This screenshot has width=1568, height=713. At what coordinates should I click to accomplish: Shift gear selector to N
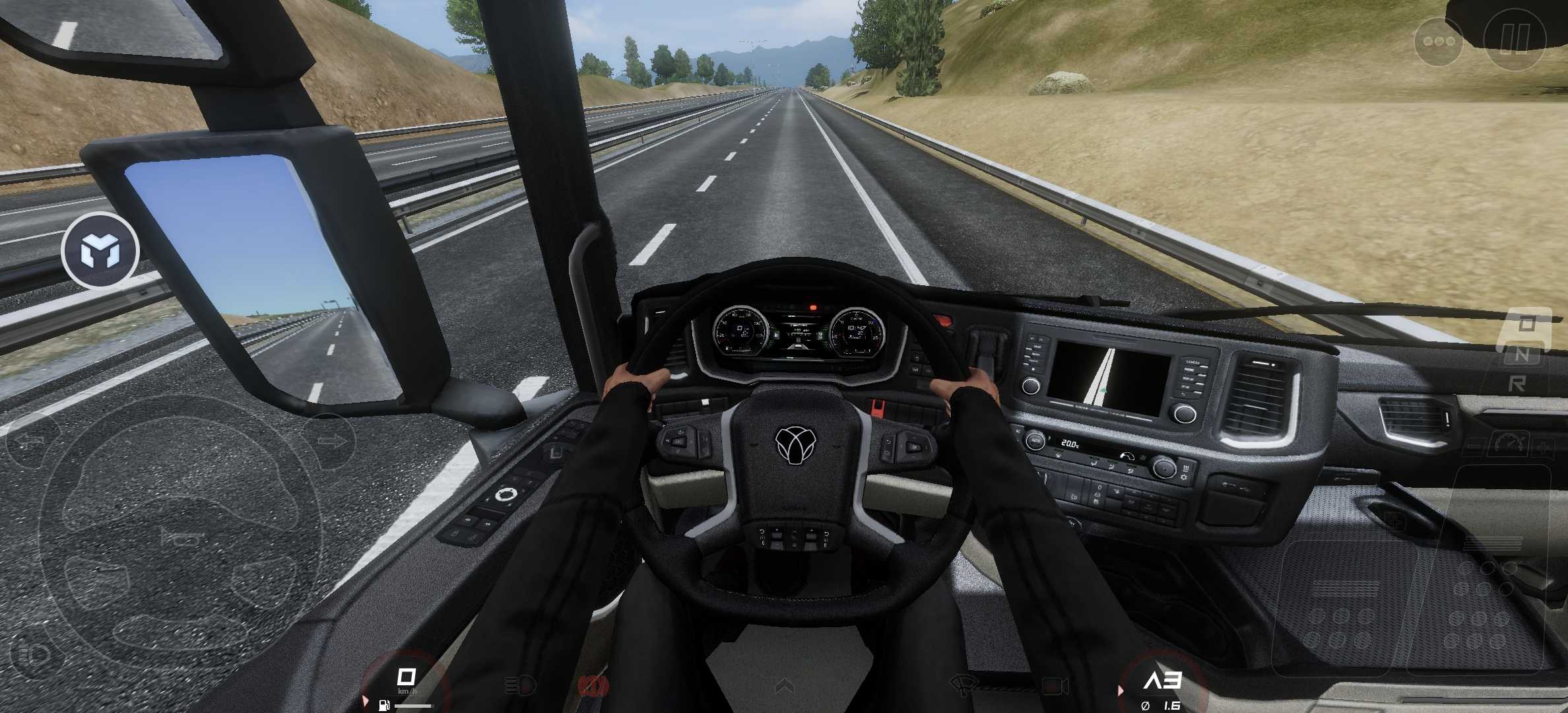click(1520, 355)
